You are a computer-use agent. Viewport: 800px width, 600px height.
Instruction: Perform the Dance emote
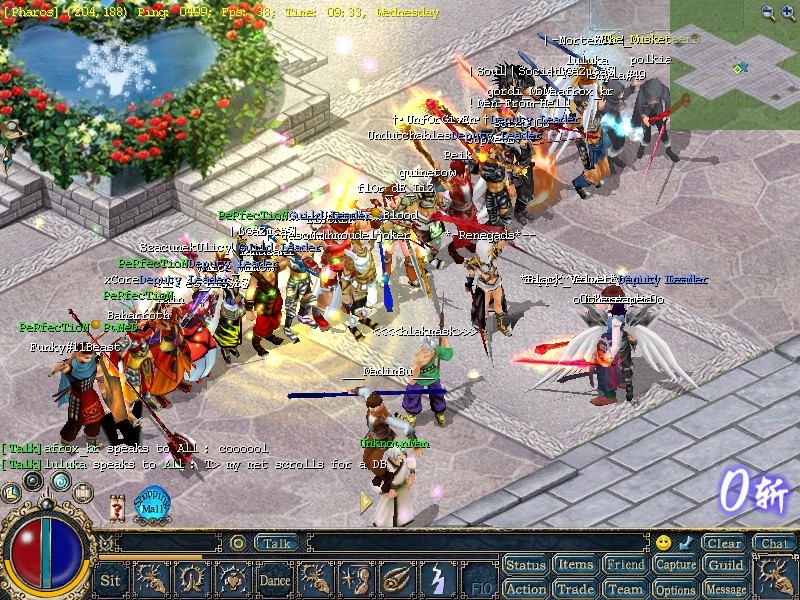coord(275,580)
